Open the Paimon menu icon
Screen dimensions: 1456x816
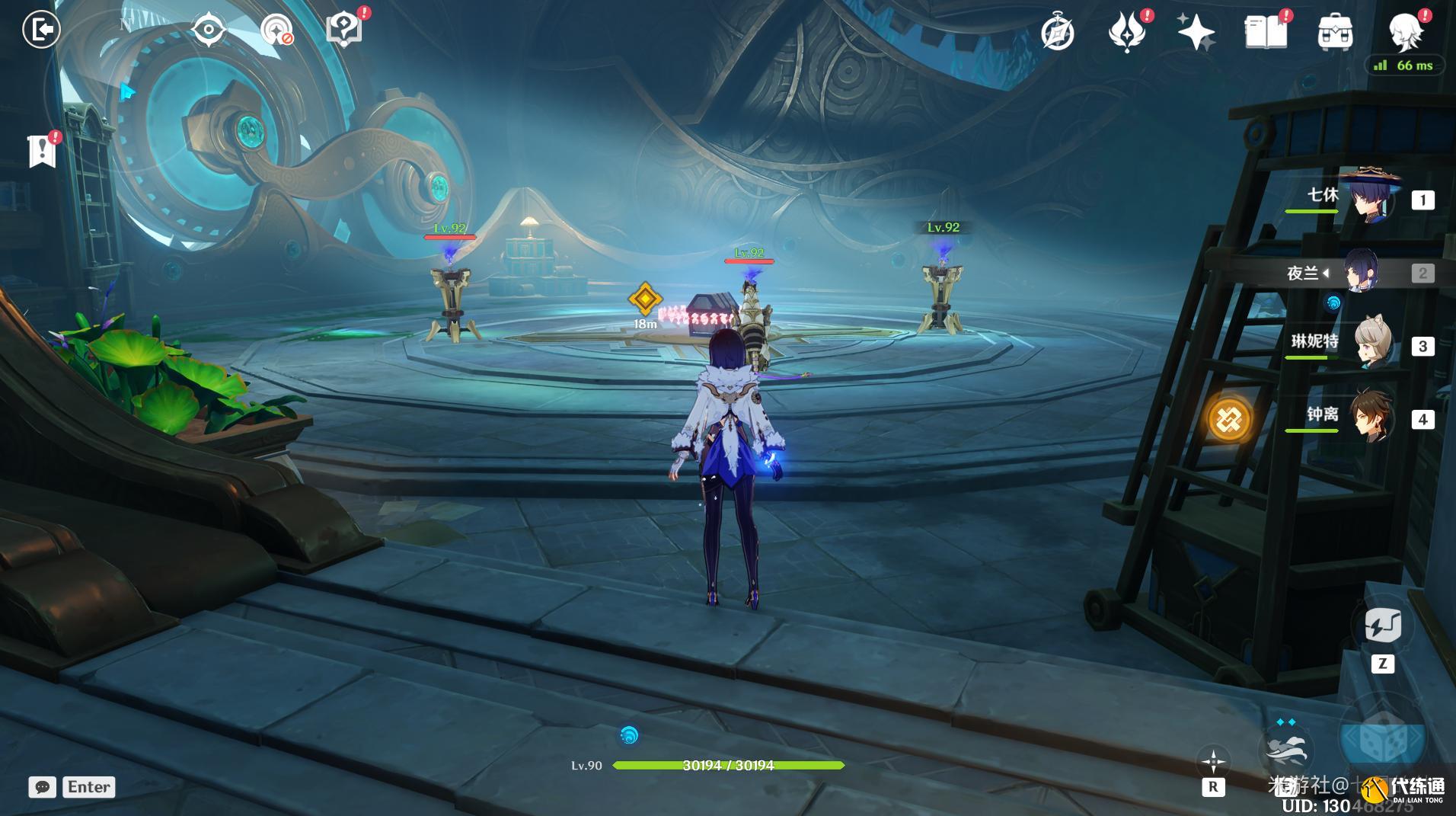coord(1405,32)
